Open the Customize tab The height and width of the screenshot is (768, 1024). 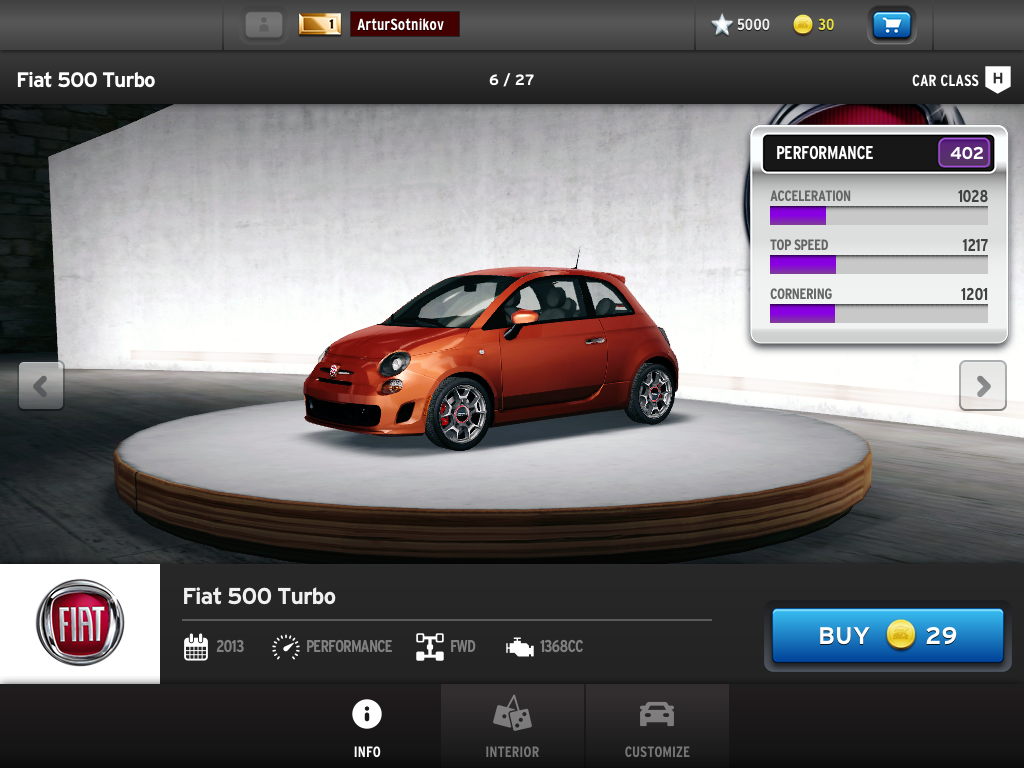click(x=657, y=727)
